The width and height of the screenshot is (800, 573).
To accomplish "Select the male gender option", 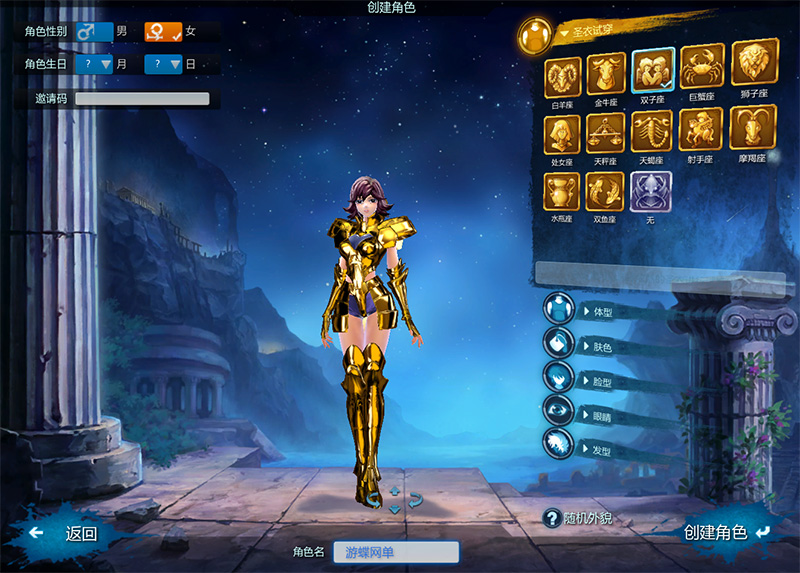I will 94,31.
